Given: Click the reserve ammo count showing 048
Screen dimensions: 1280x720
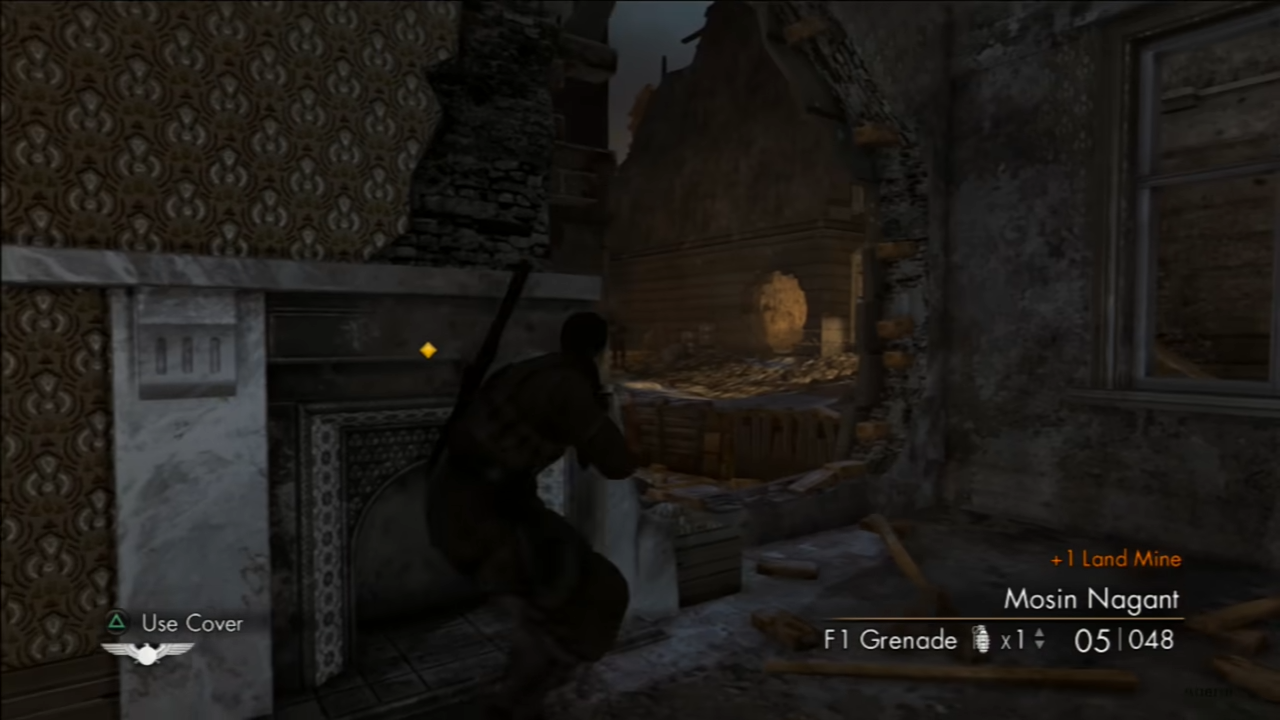Looking at the screenshot, I should tap(1152, 641).
